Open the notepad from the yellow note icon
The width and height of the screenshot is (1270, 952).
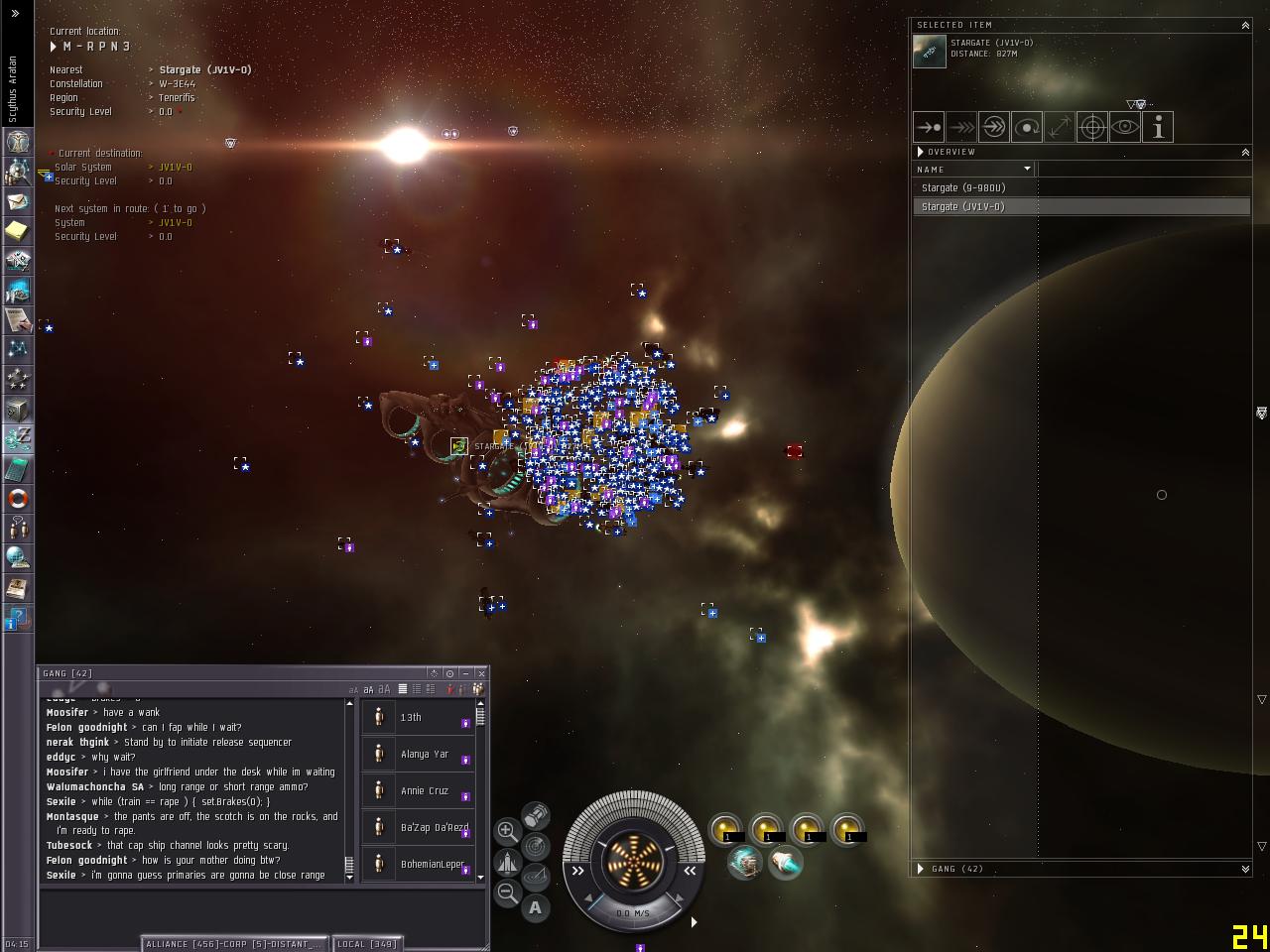(18, 231)
